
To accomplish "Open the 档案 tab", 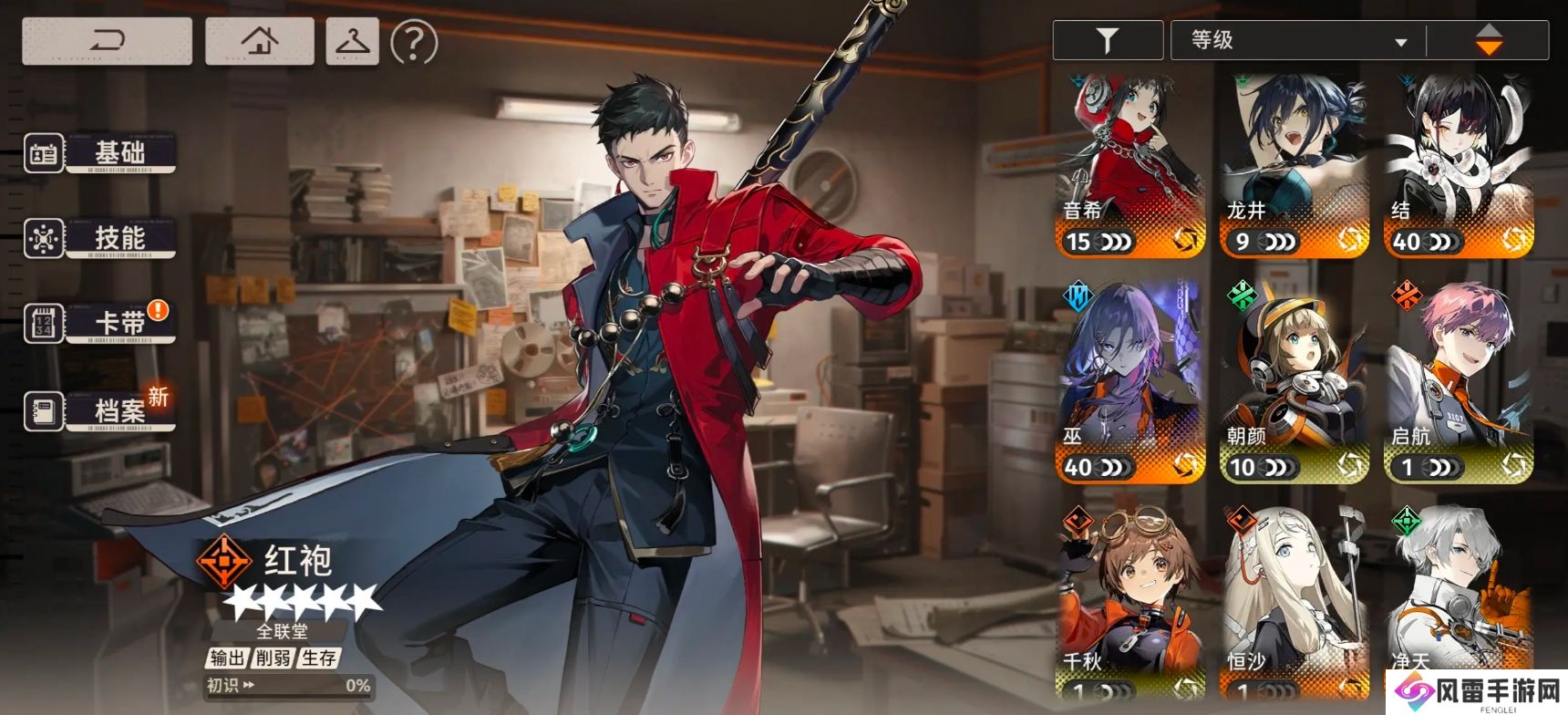I will click(x=100, y=411).
